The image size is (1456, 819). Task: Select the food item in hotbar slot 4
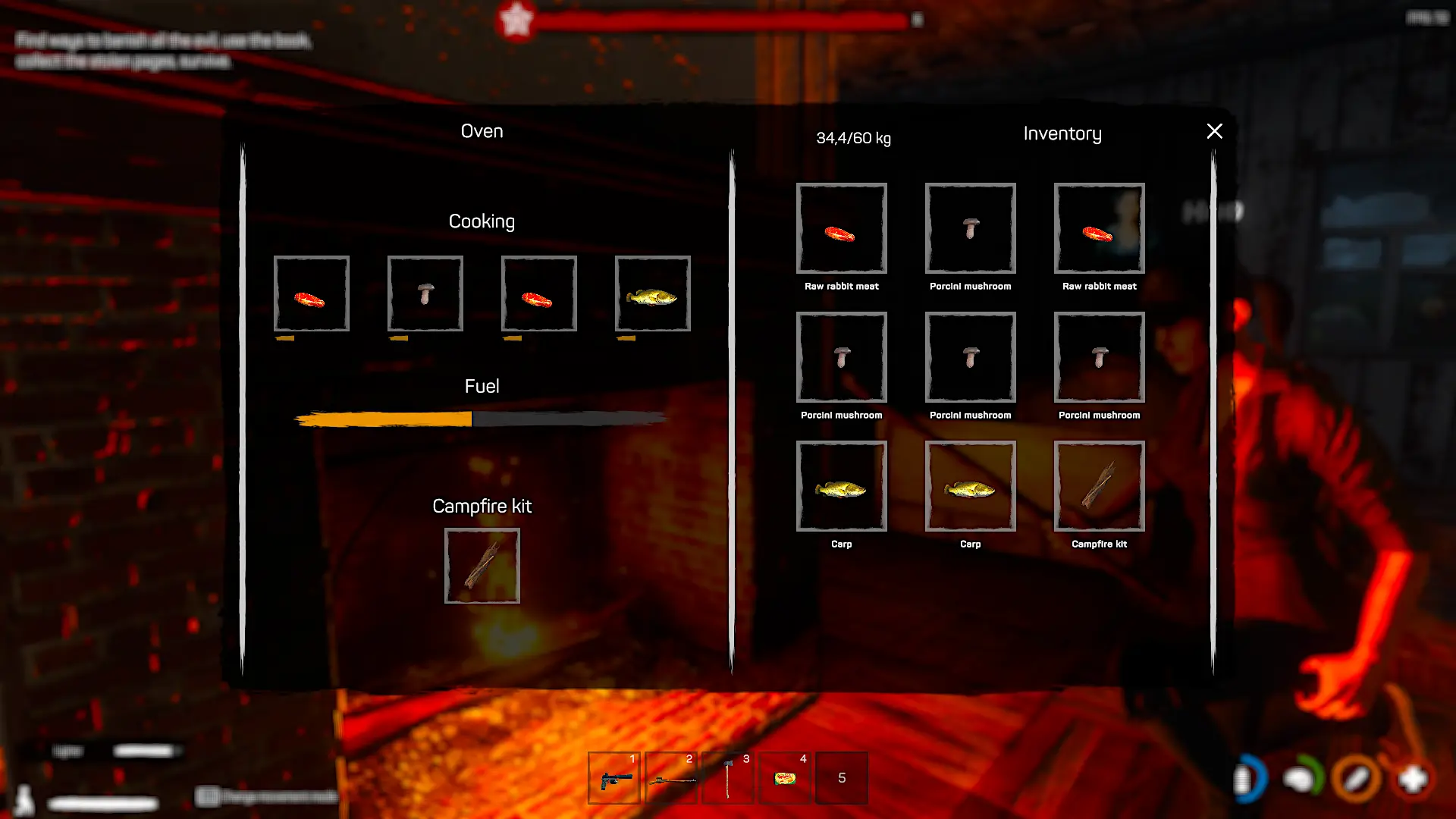[x=785, y=778]
